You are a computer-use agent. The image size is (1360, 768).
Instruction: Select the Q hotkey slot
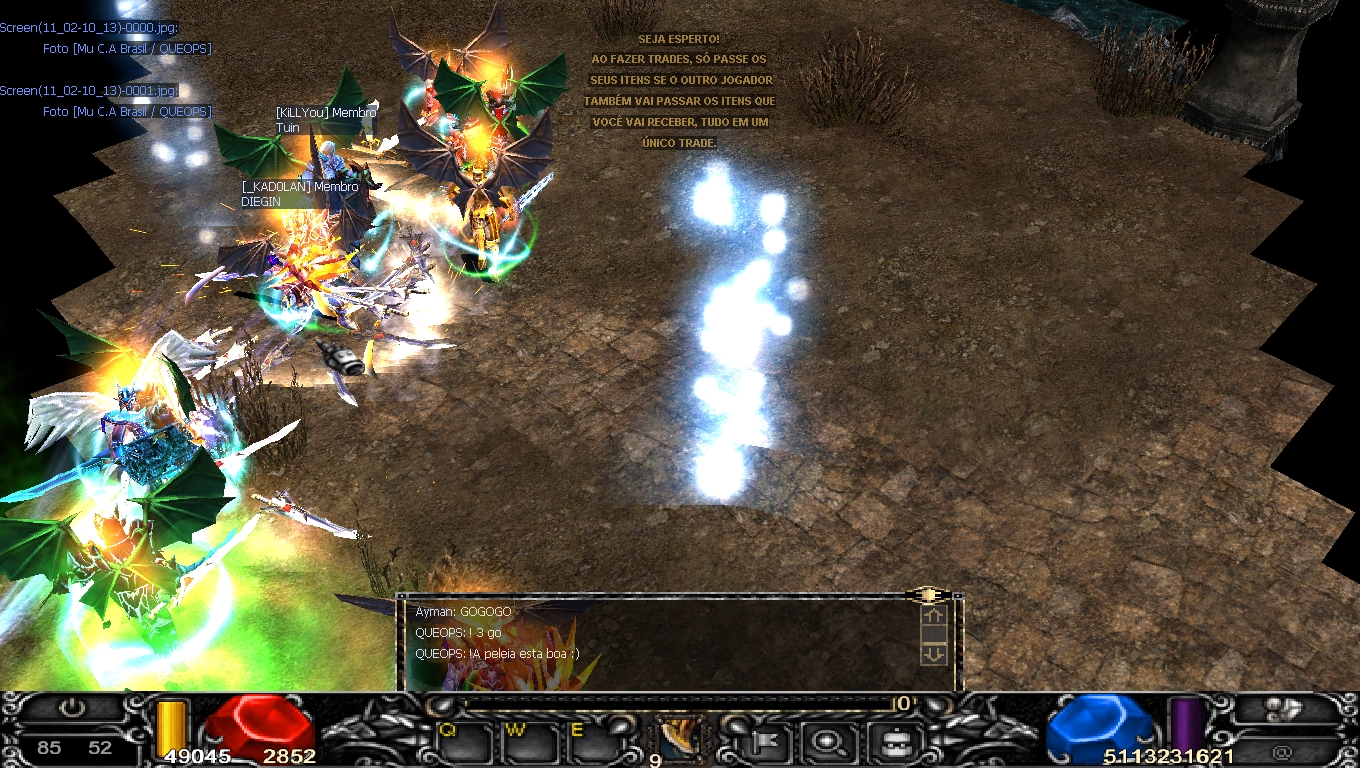tap(464, 742)
